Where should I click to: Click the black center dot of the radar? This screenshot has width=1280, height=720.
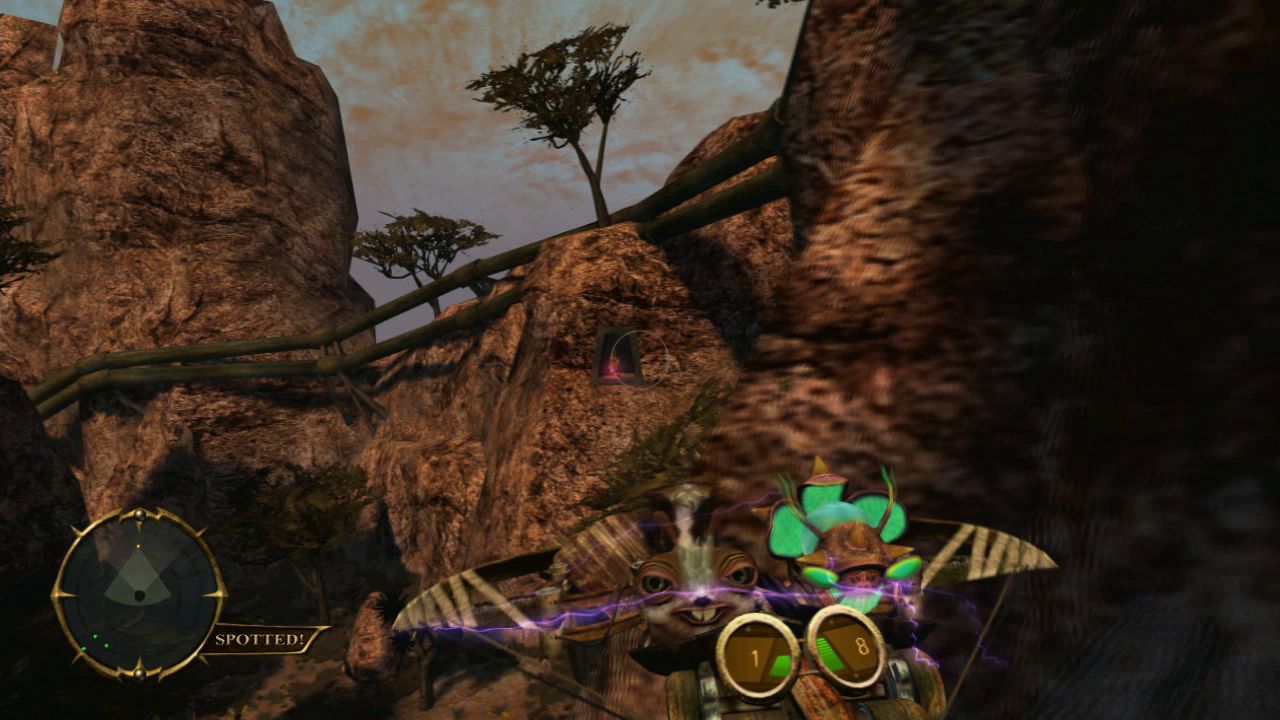(139, 596)
